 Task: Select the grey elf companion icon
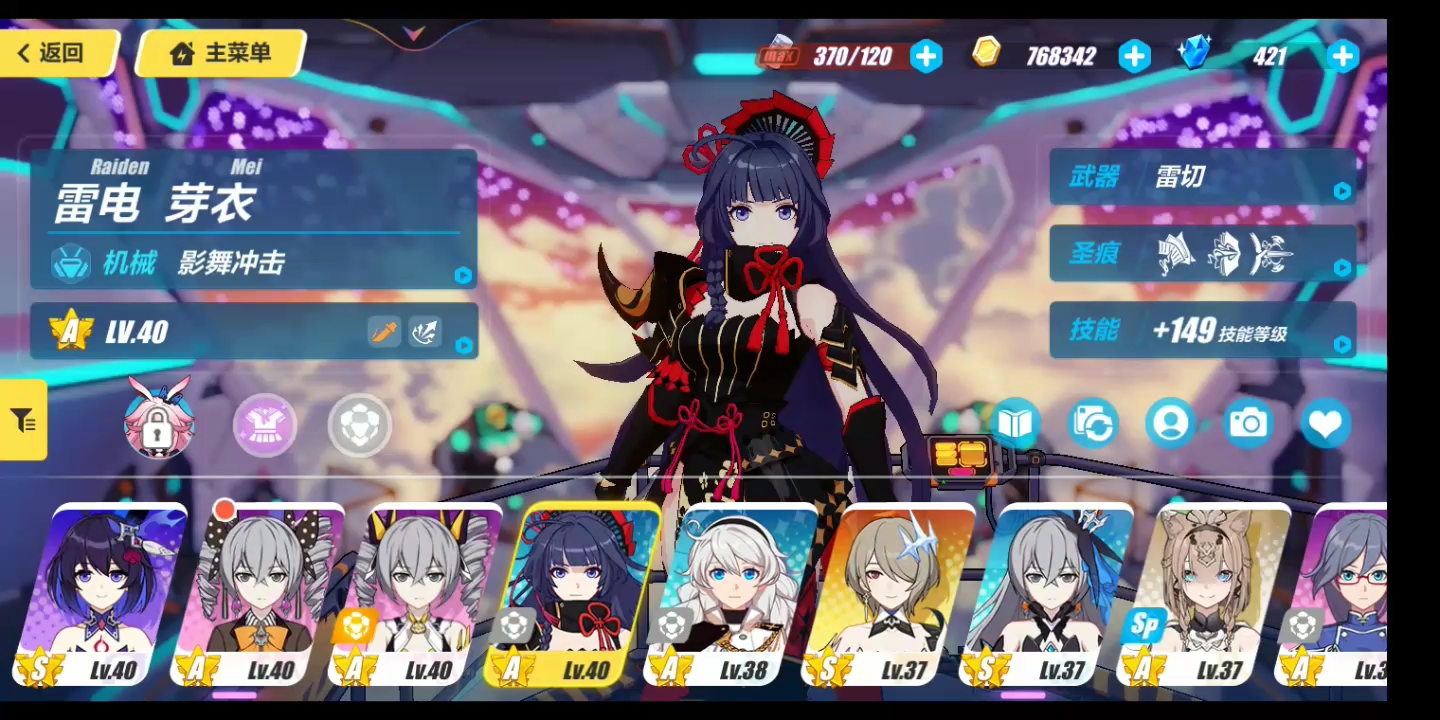click(x=359, y=424)
